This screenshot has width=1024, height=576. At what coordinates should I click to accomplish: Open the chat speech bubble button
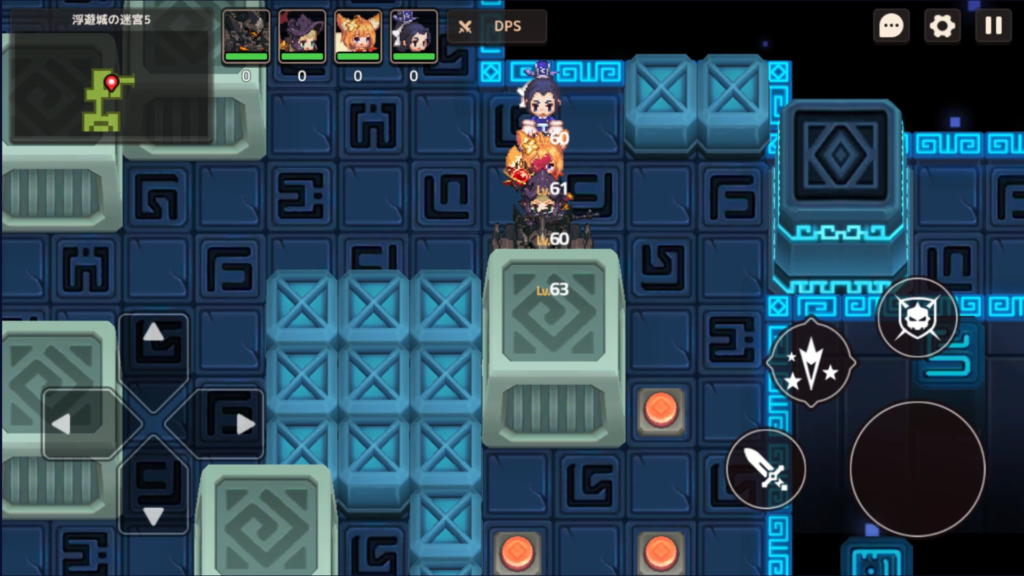(x=891, y=26)
